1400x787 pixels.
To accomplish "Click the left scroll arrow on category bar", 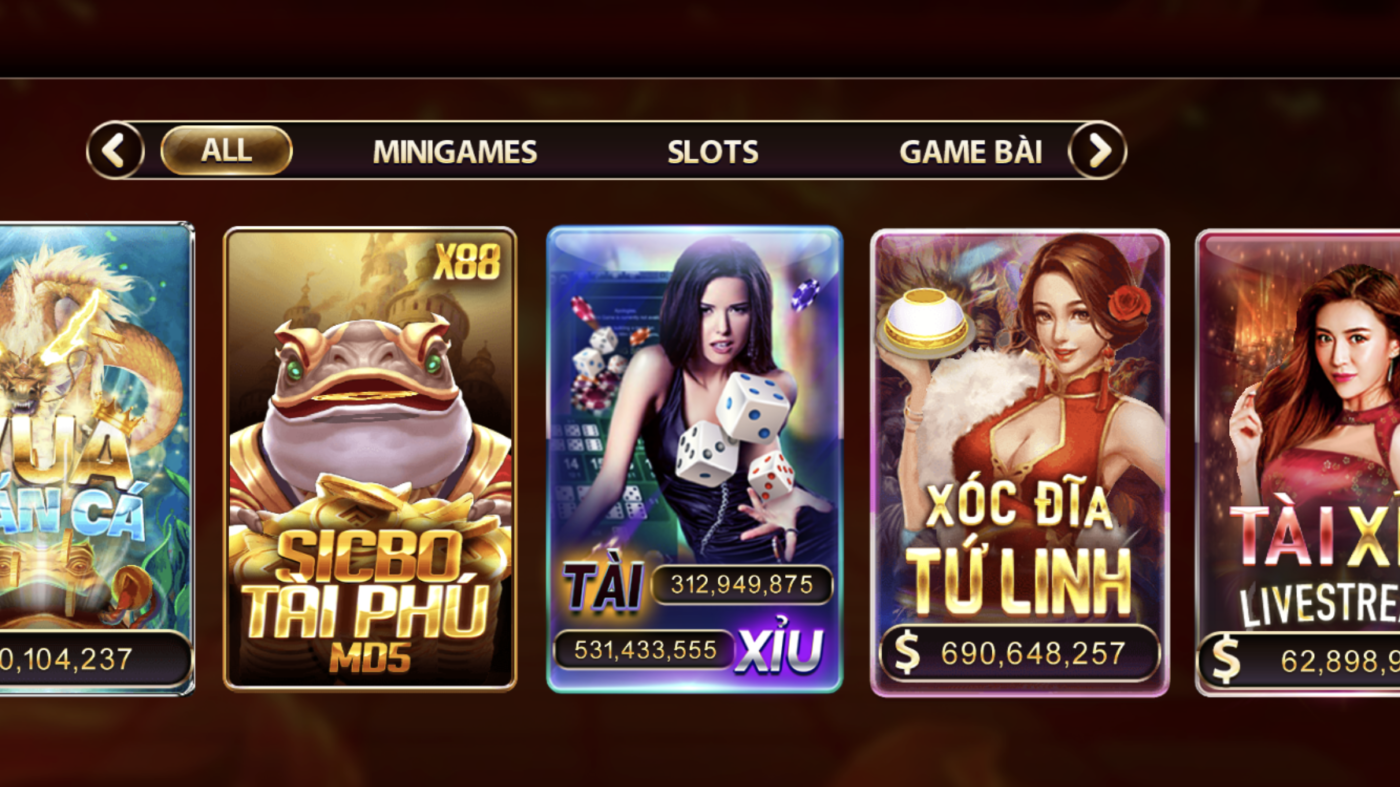I will 115,150.
